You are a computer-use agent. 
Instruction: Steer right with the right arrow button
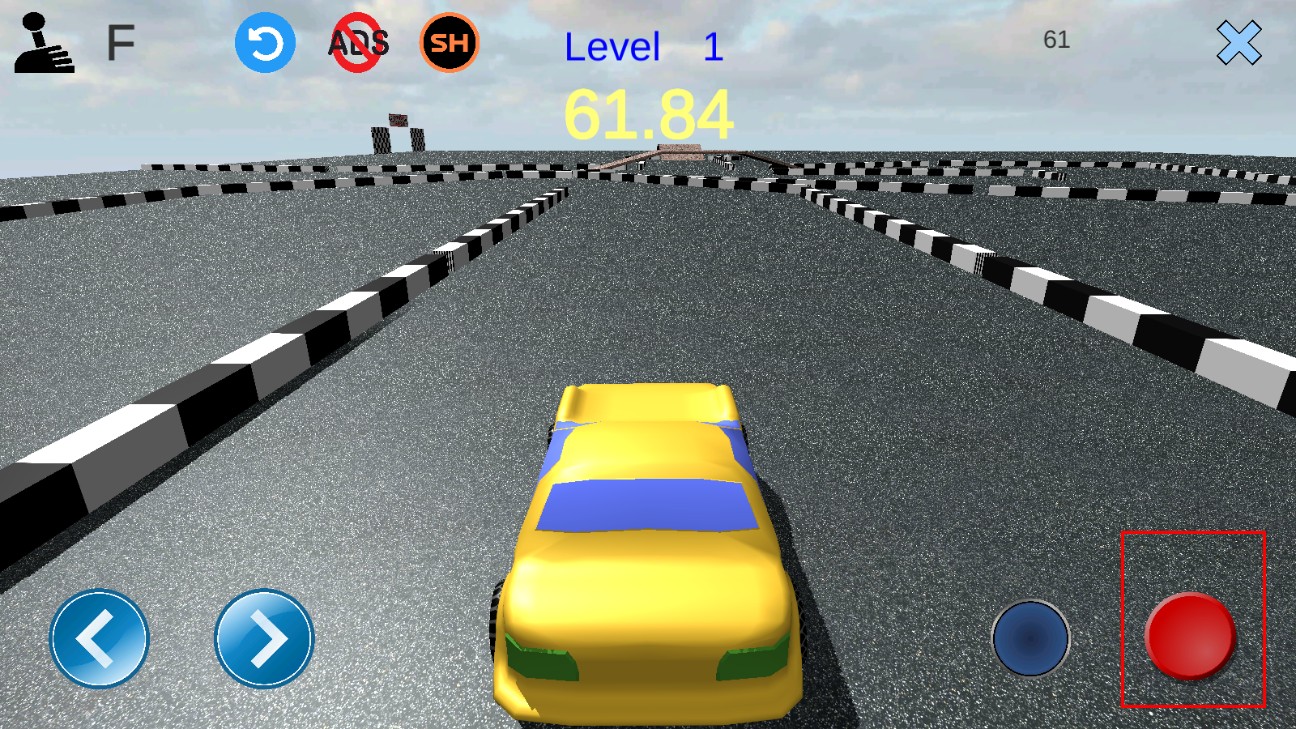tap(264, 639)
